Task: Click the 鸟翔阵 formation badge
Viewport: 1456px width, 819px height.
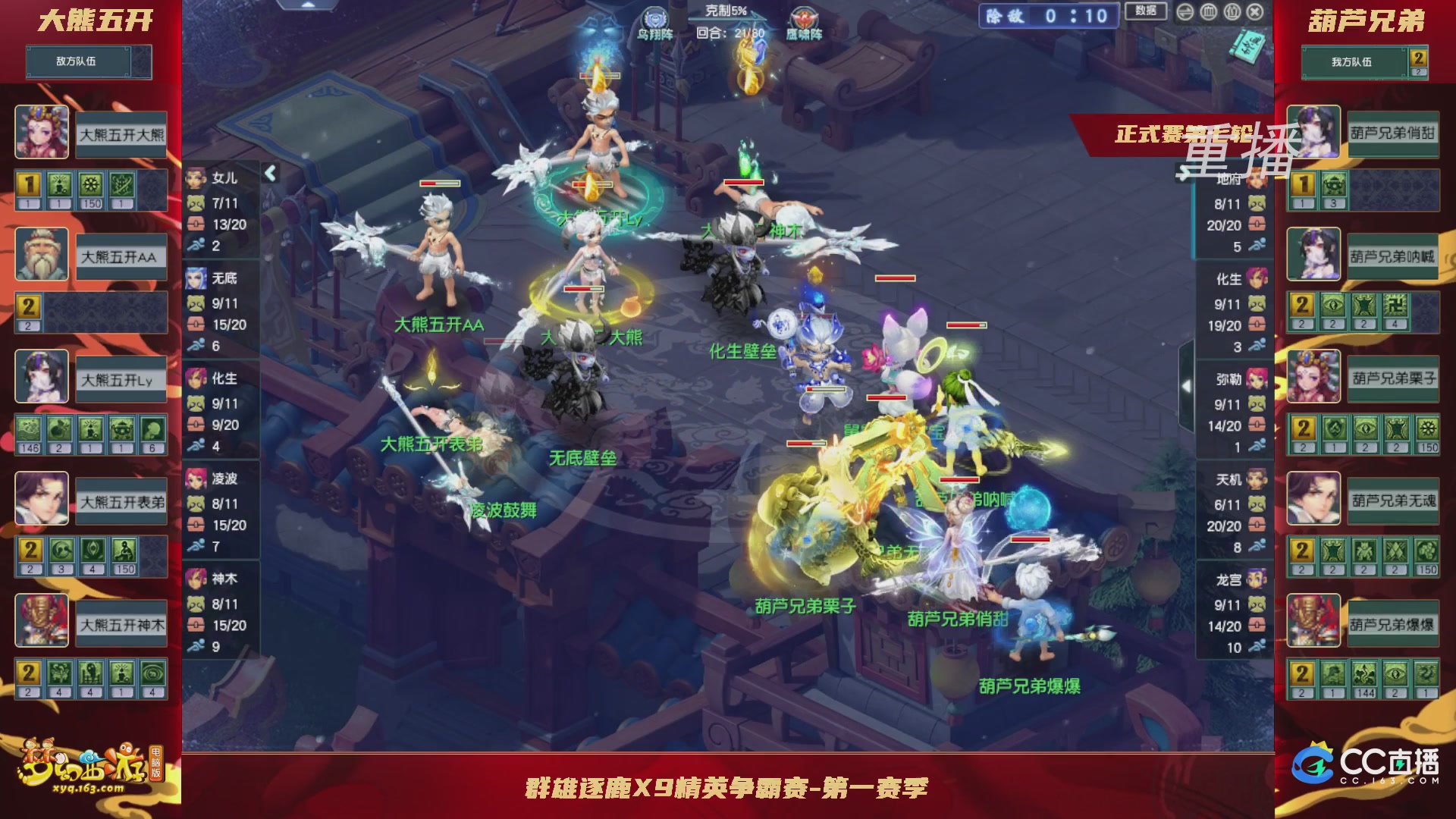Action: 654,15
